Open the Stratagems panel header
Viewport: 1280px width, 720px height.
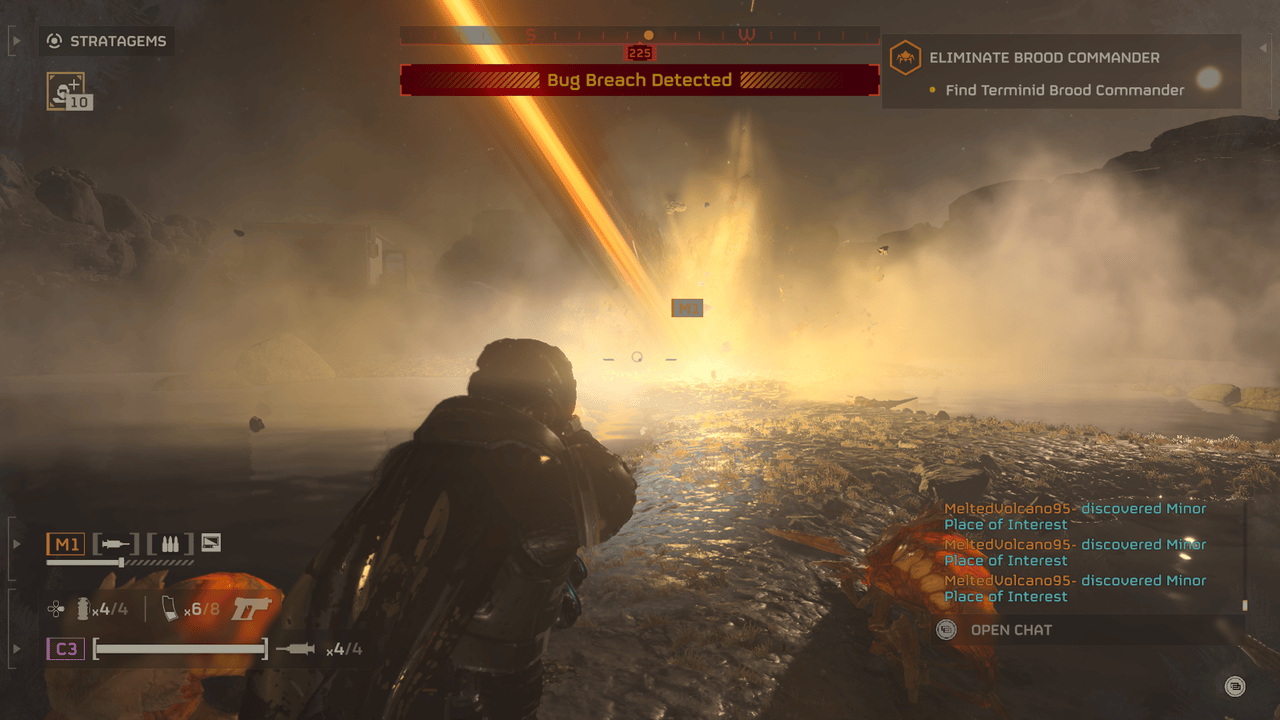coord(107,42)
